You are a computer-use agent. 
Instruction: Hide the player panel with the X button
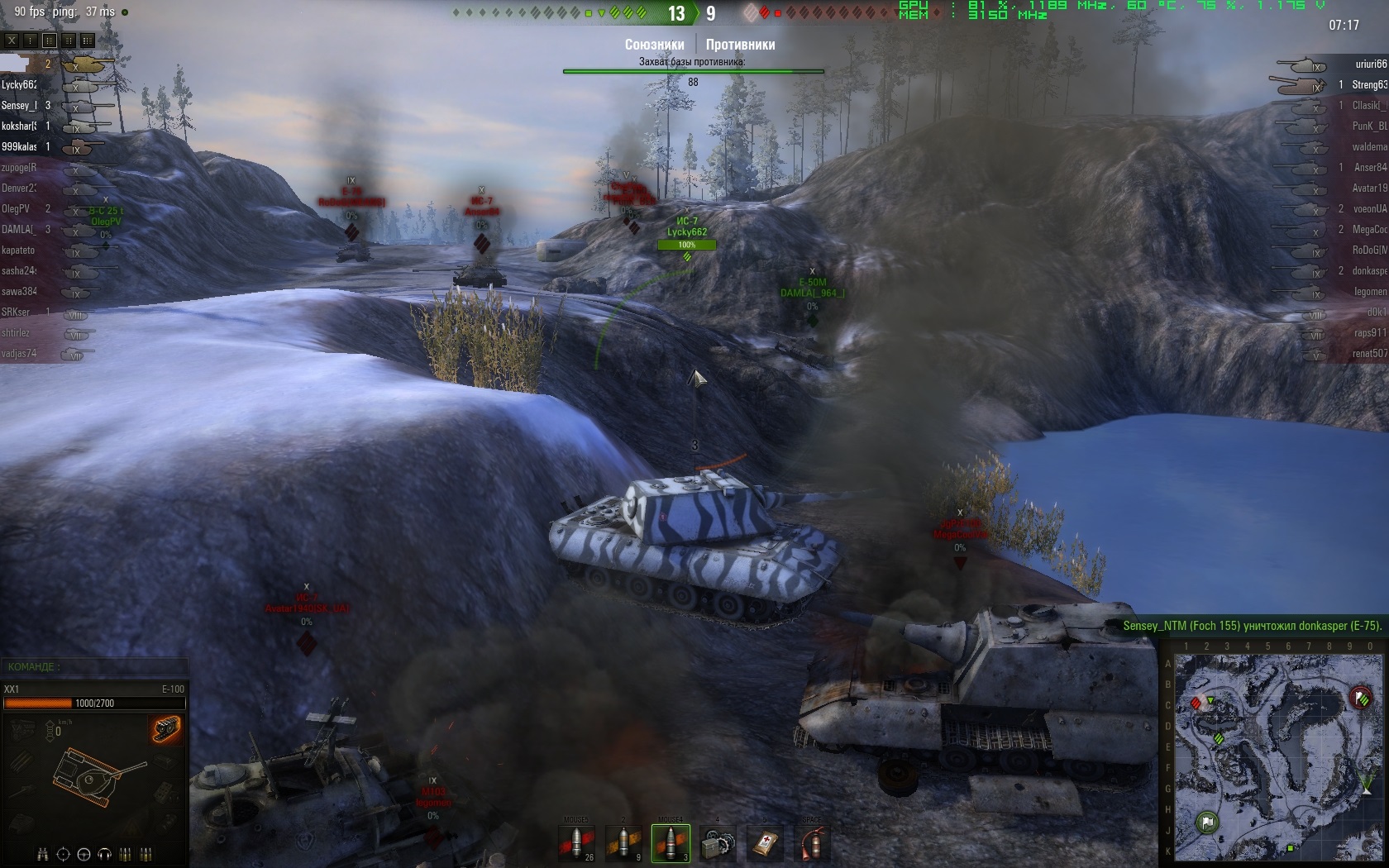[12, 40]
